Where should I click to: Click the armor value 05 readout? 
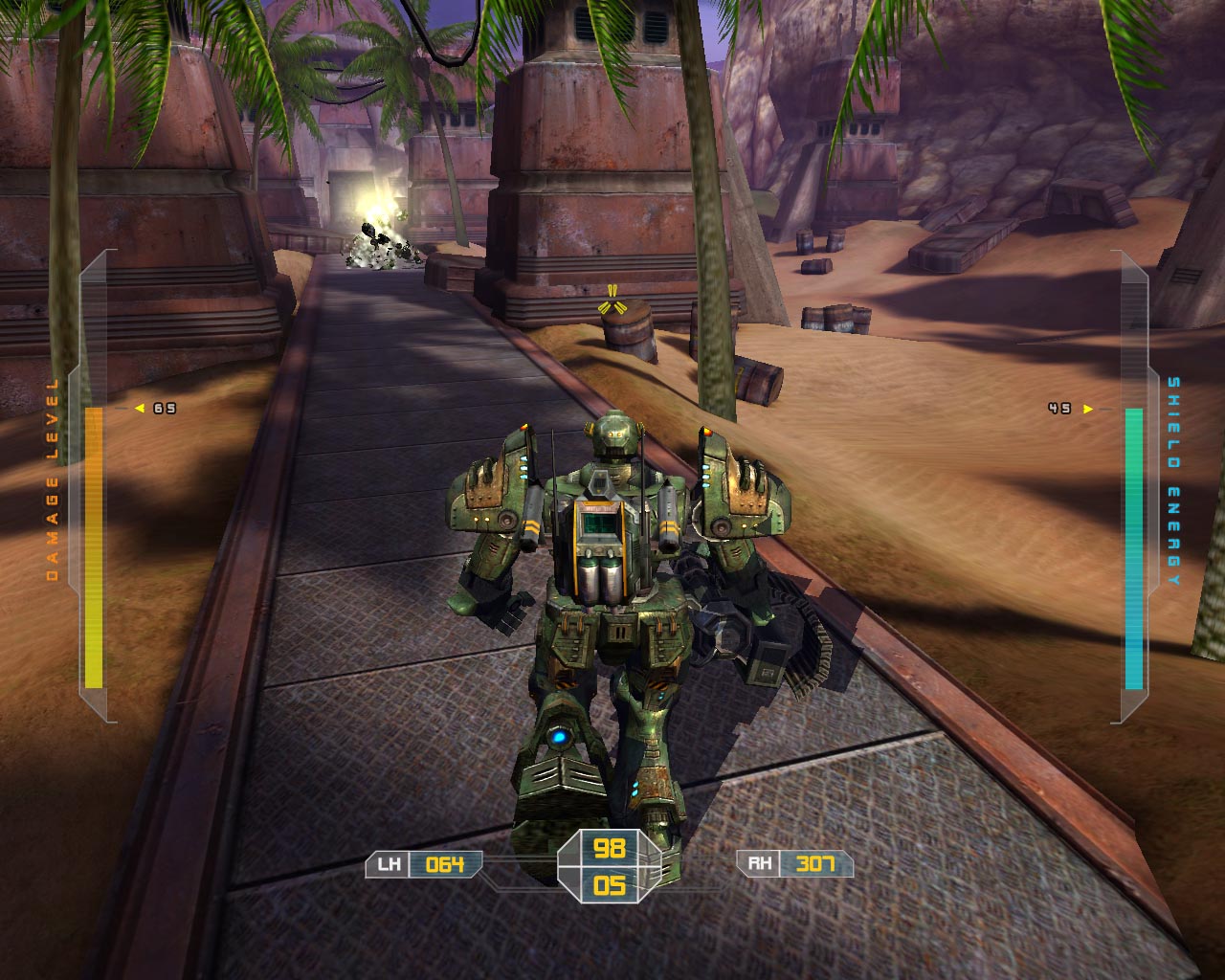611,887
